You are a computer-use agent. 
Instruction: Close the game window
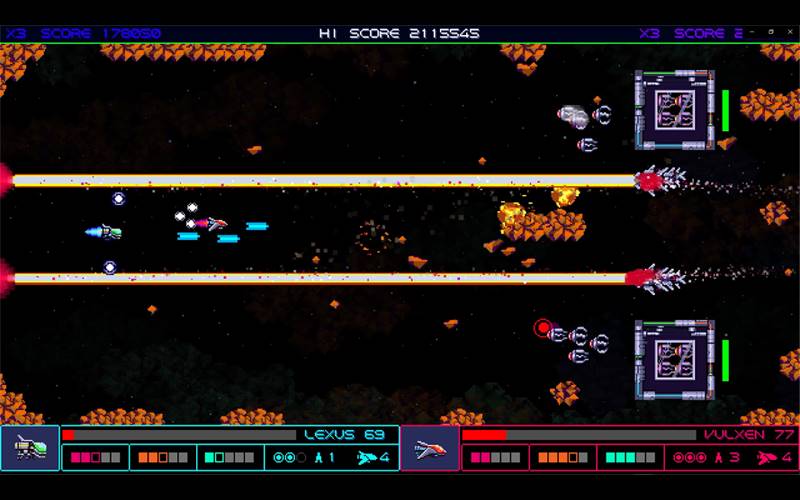[x=789, y=31]
